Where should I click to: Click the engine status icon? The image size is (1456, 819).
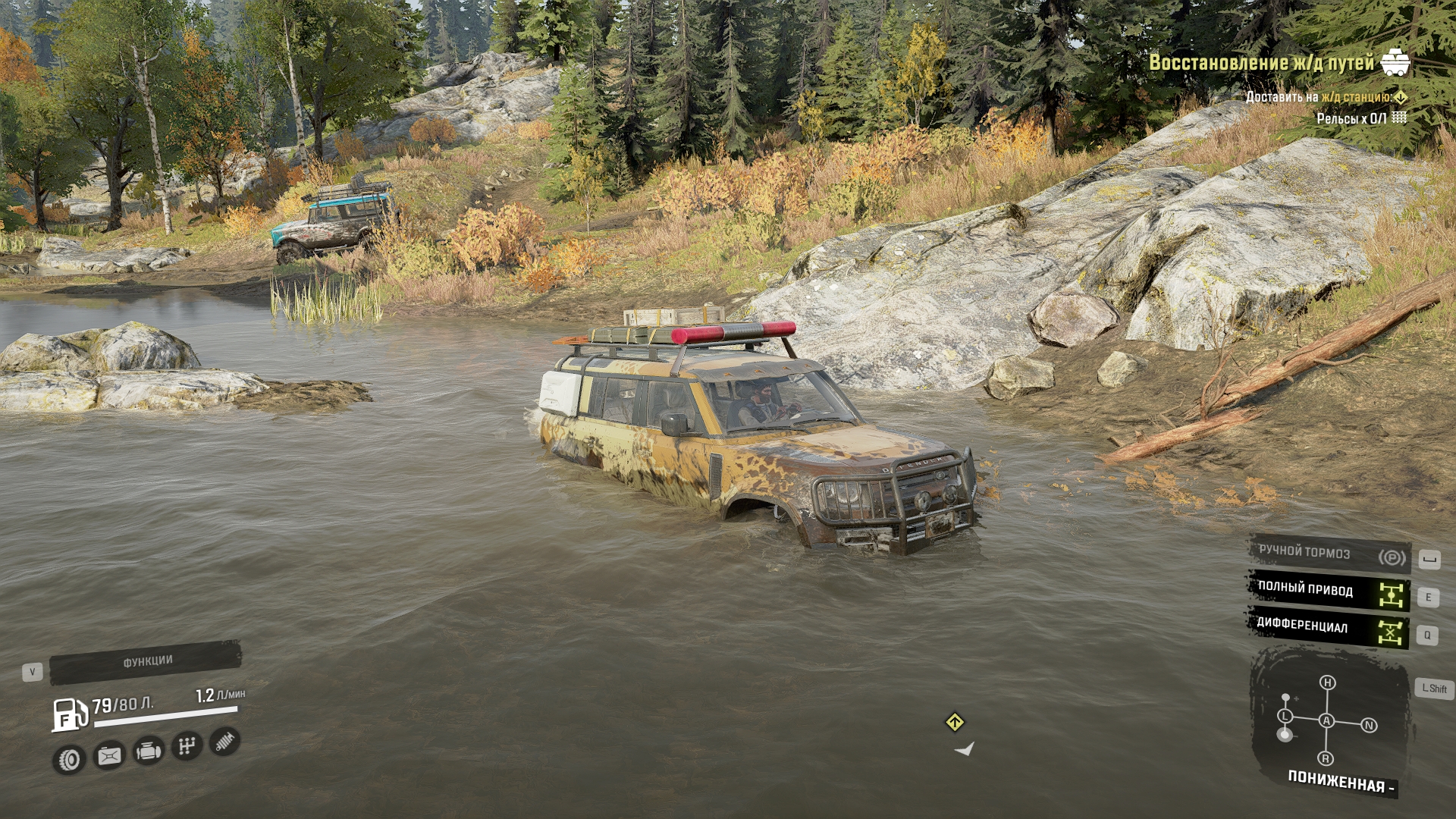pos(148,752)
